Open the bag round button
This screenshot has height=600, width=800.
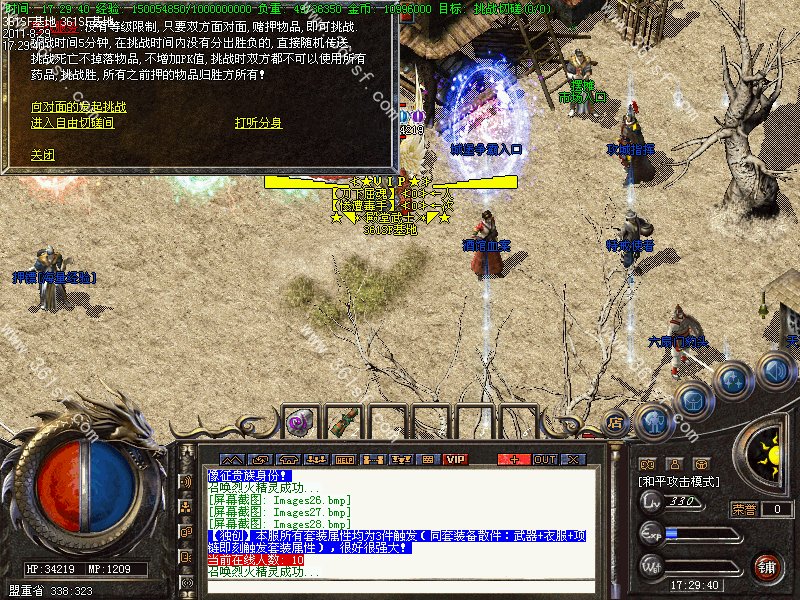click(693, 399)
